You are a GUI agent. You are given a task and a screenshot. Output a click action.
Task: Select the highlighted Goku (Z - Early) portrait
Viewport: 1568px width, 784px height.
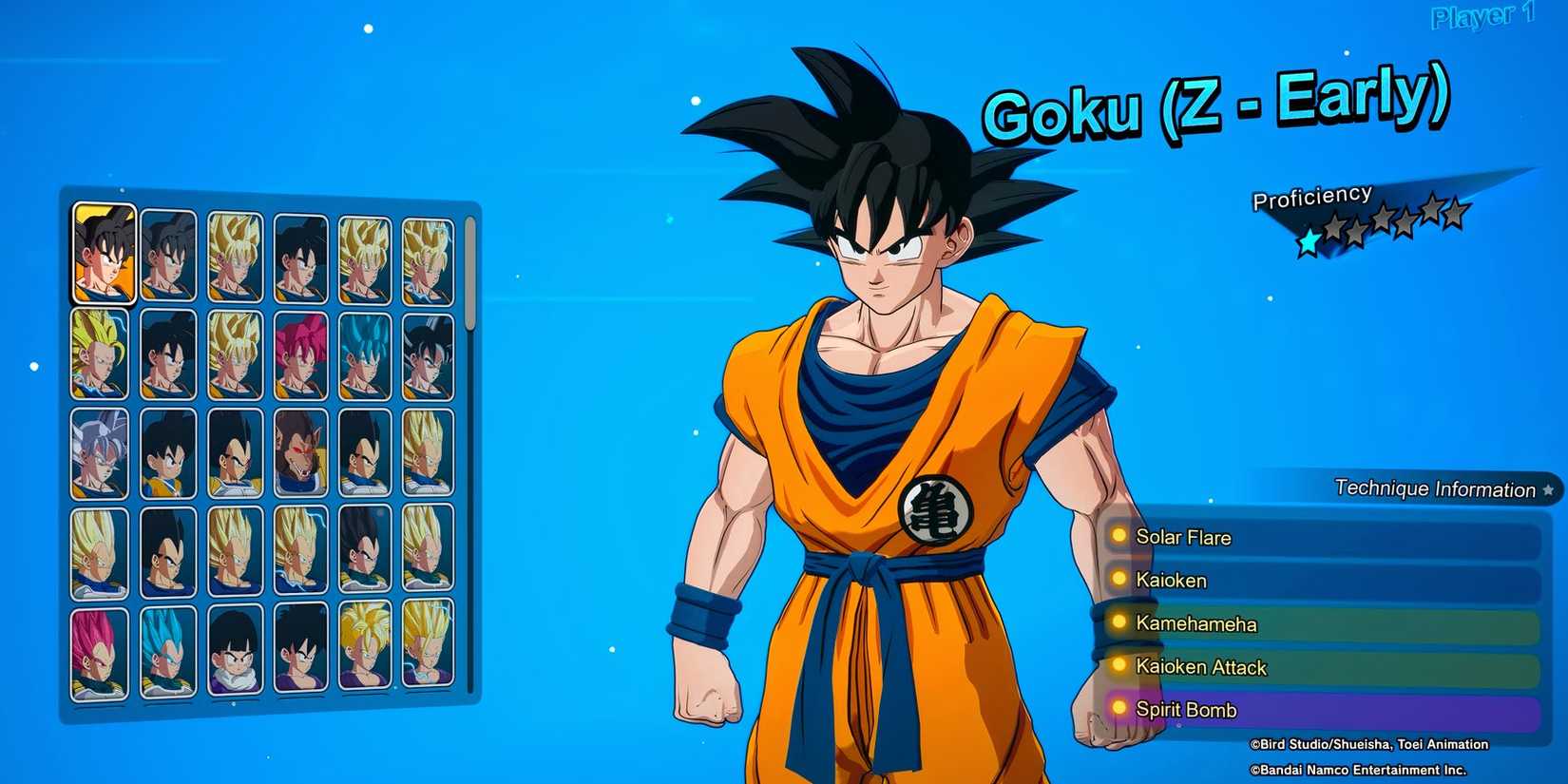104,254
